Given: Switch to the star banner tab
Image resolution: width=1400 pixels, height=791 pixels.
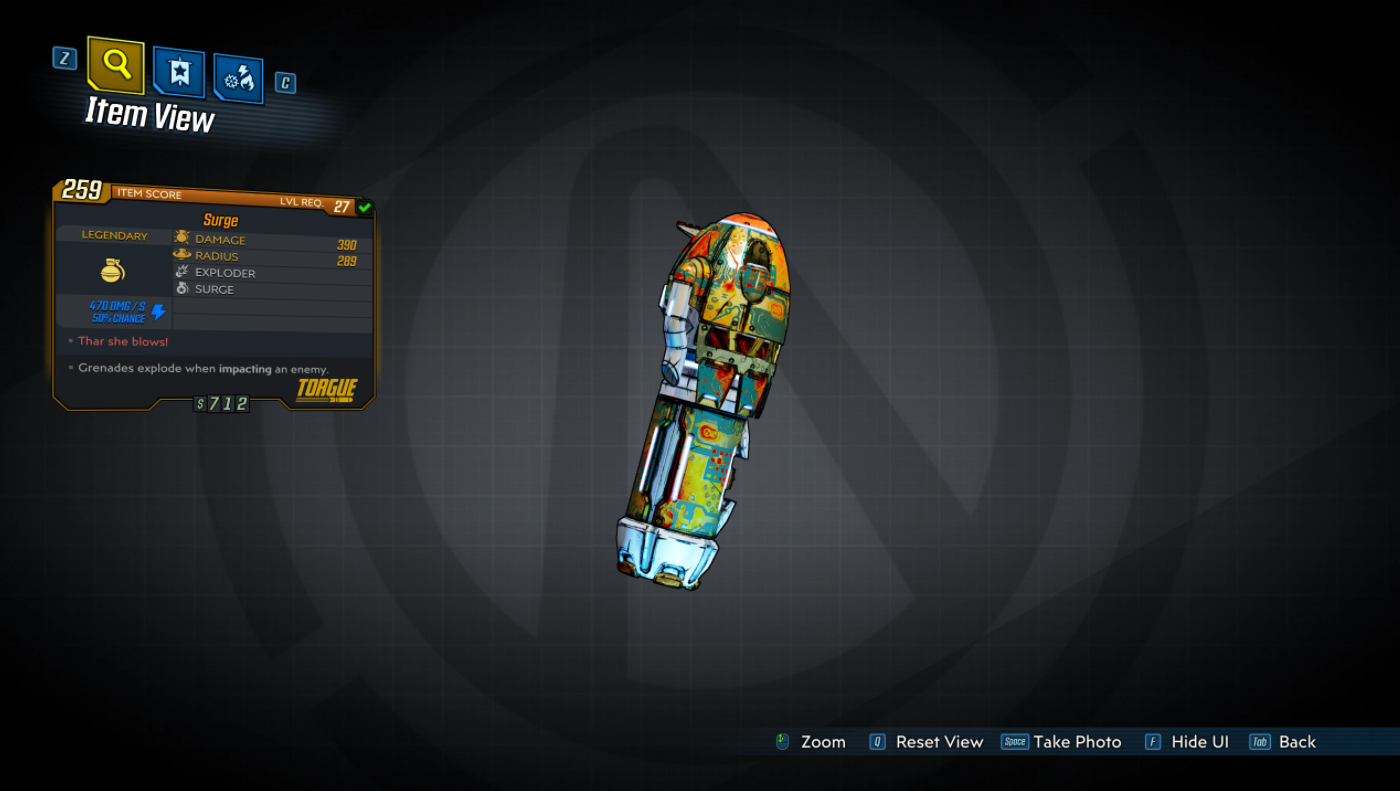Looking at the screenshot, I should point(179,72).
